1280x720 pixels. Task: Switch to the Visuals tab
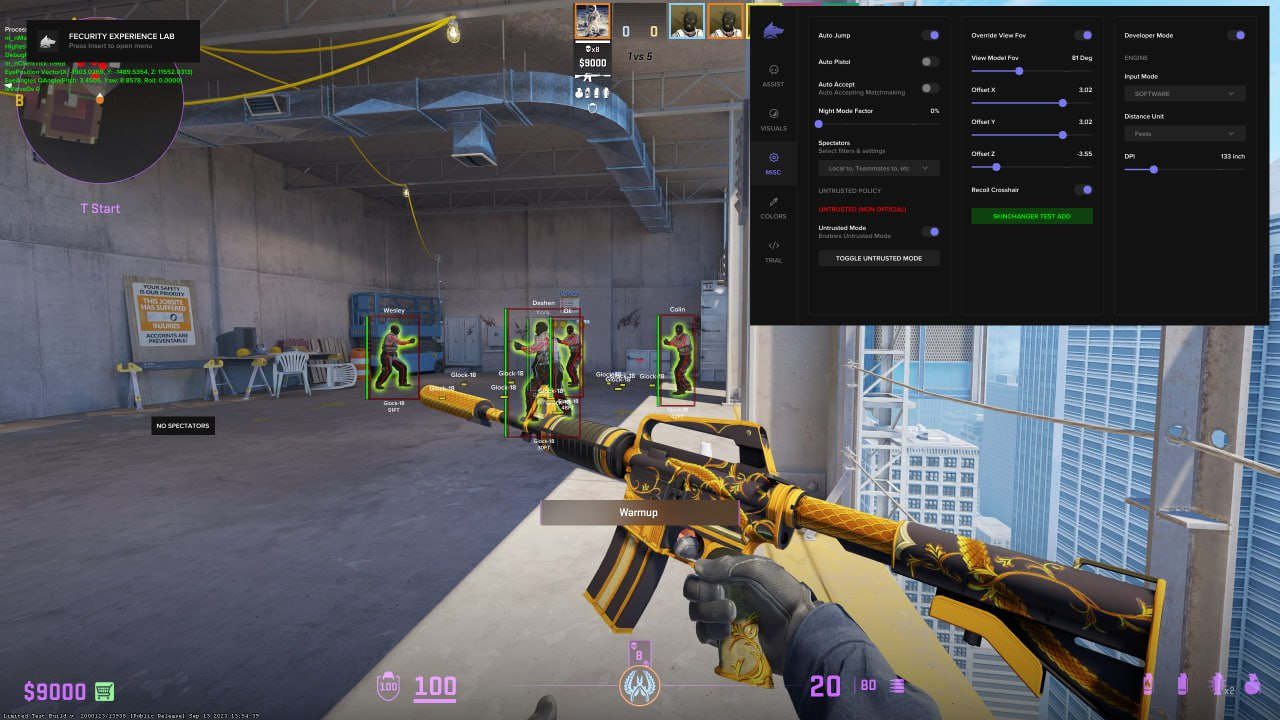click(x=773, y=119)
